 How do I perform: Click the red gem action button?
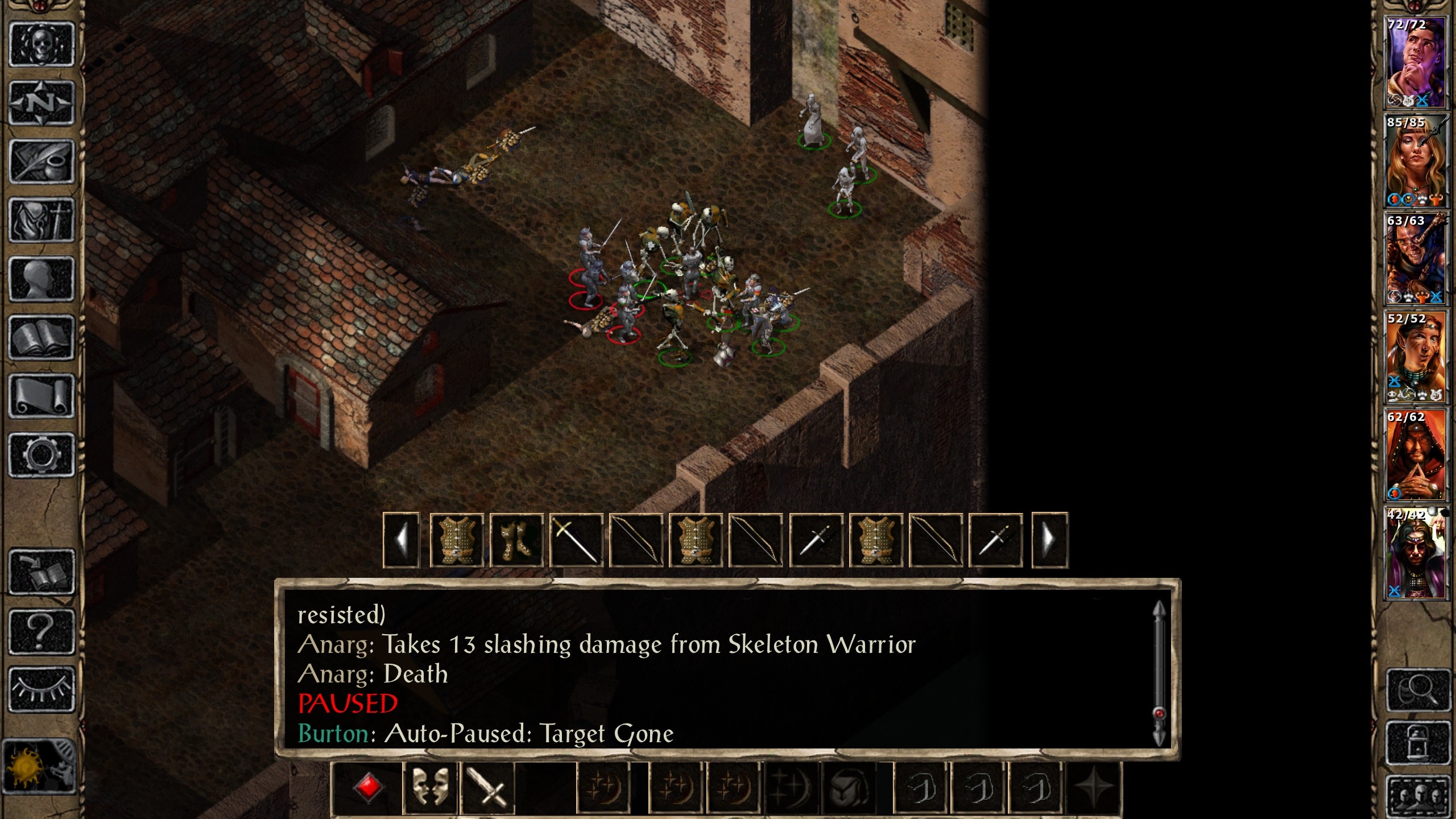367,788
